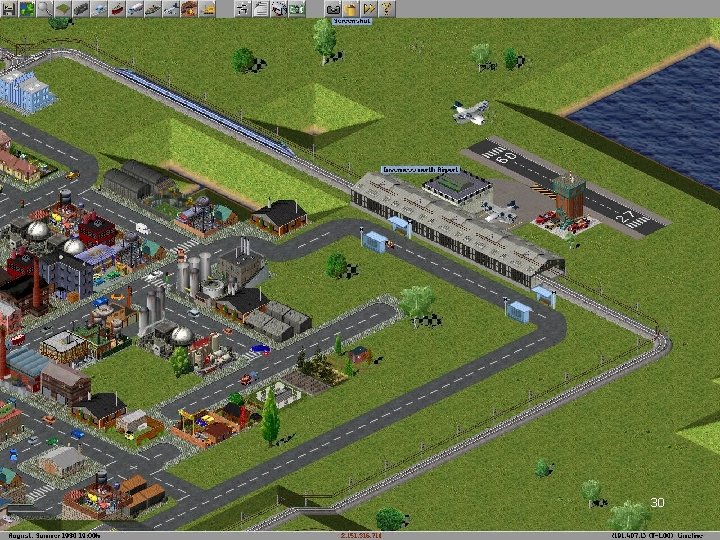Open the help question mark
The width and height of the screenshot is (720, 540).
tap(387, 9)
